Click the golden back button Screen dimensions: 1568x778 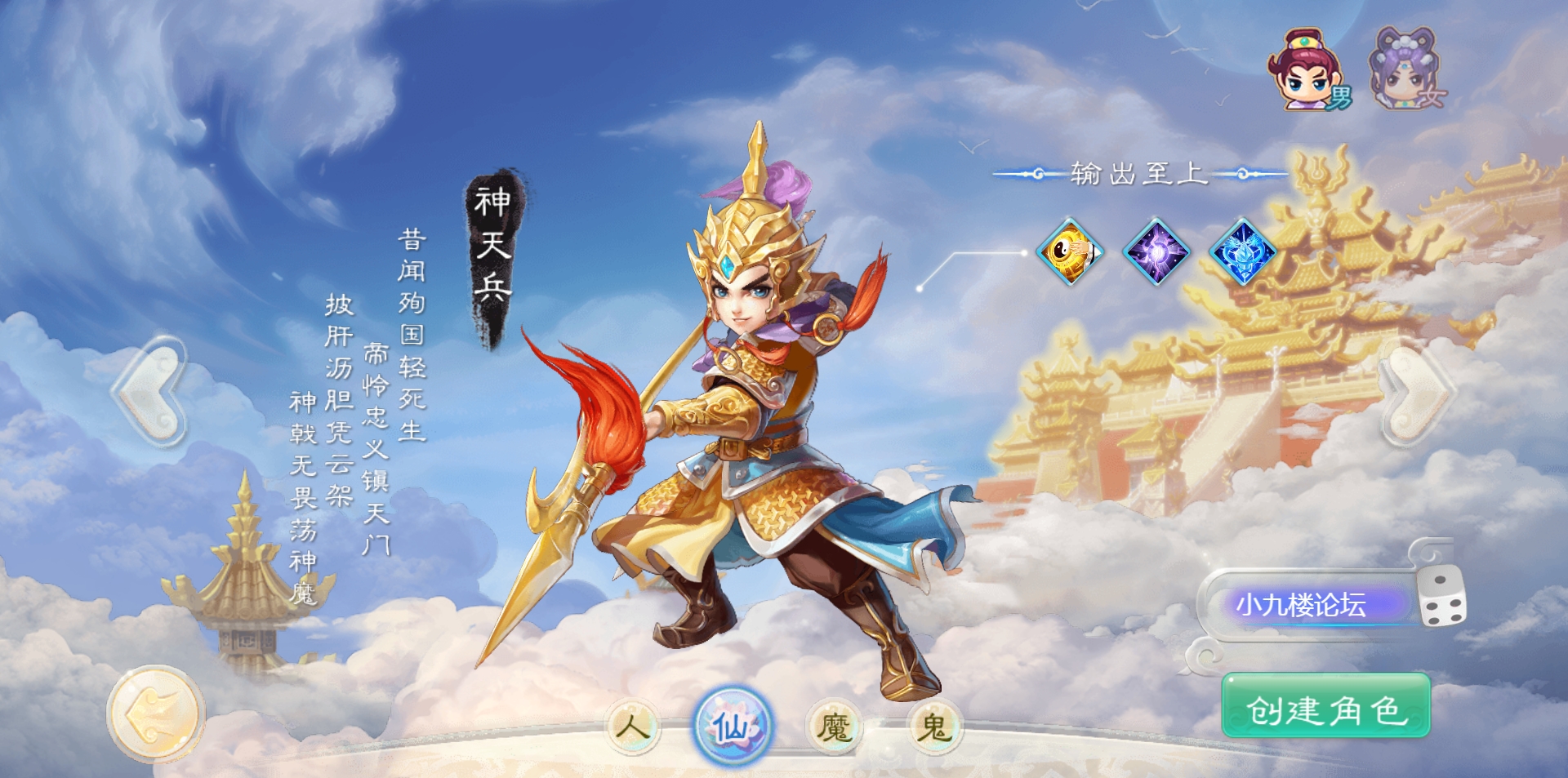click(x=154, y=714)
